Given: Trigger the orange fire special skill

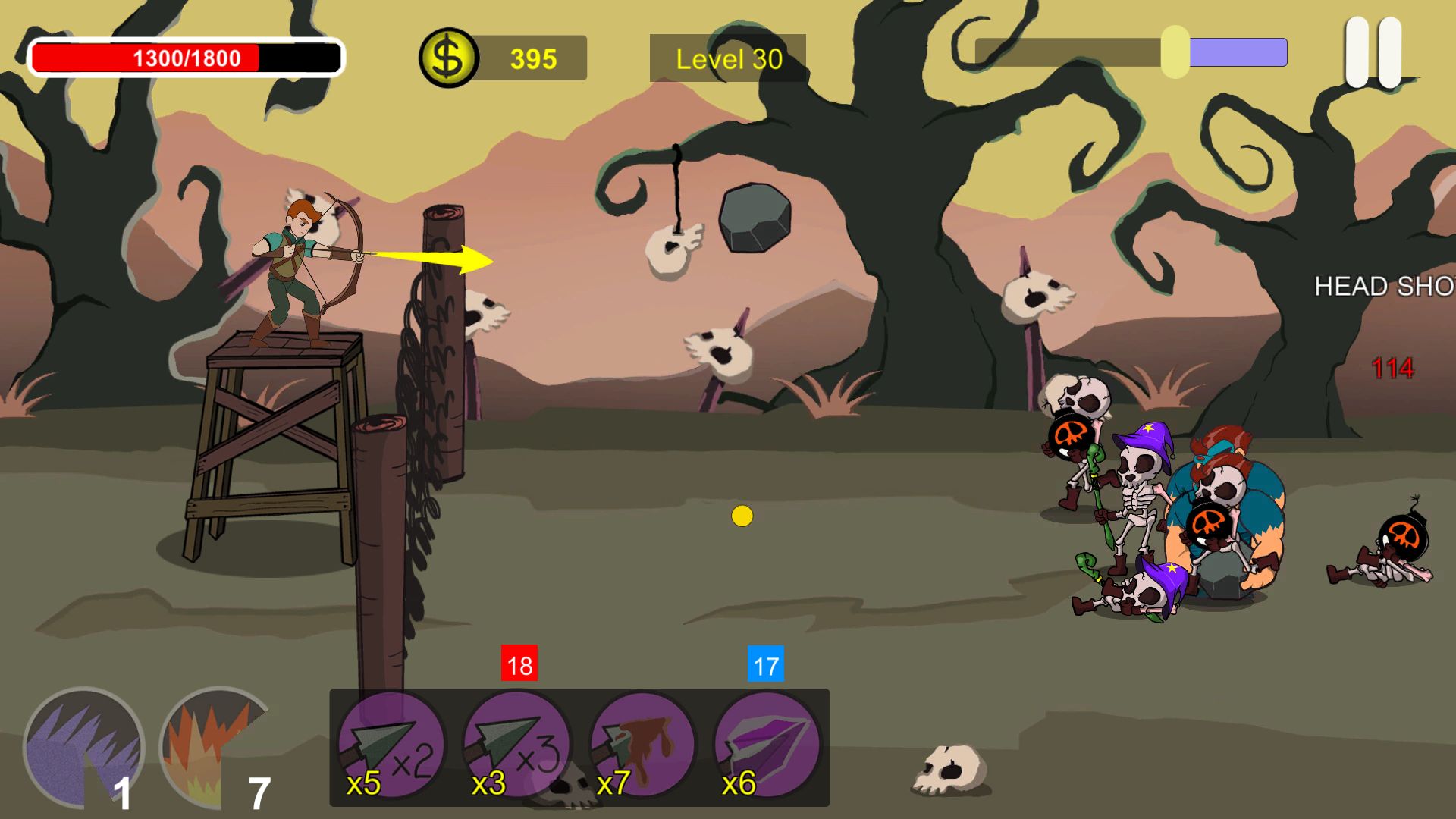Looking at the screenshot, I should (216, 747).
